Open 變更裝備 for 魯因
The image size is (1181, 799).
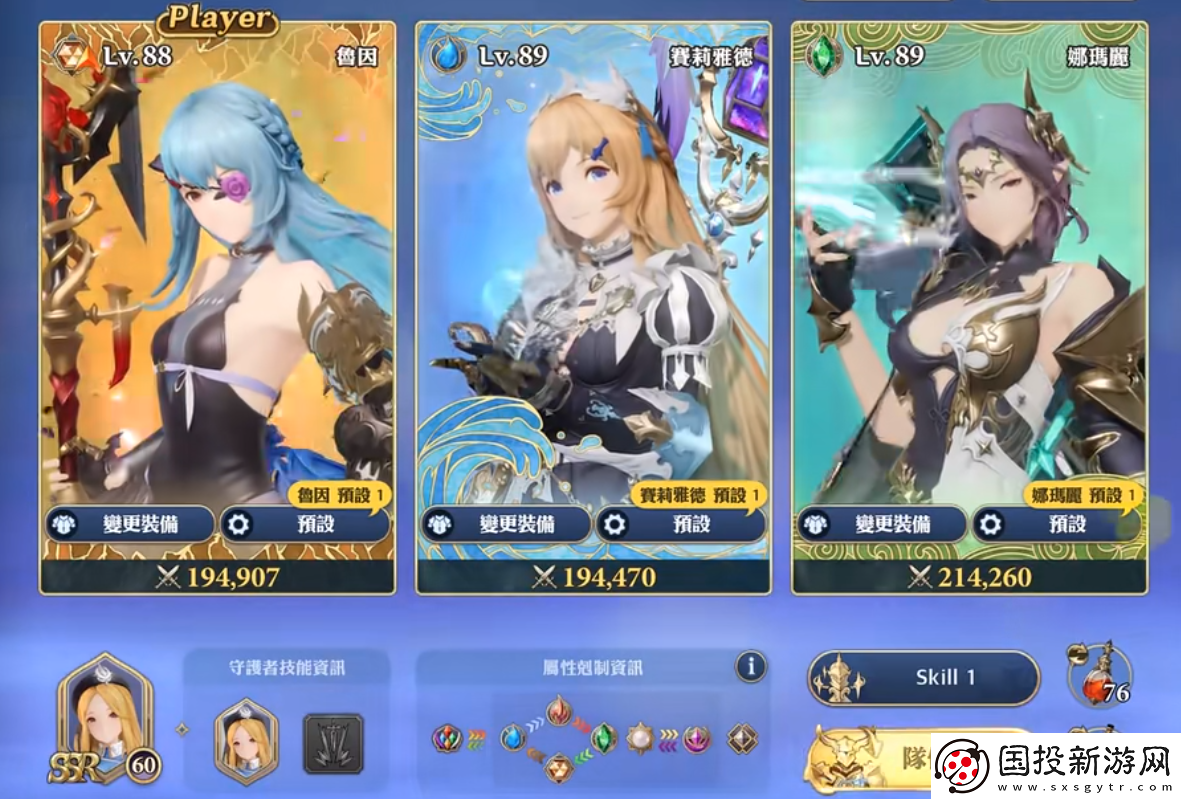(x=129, y=523)
